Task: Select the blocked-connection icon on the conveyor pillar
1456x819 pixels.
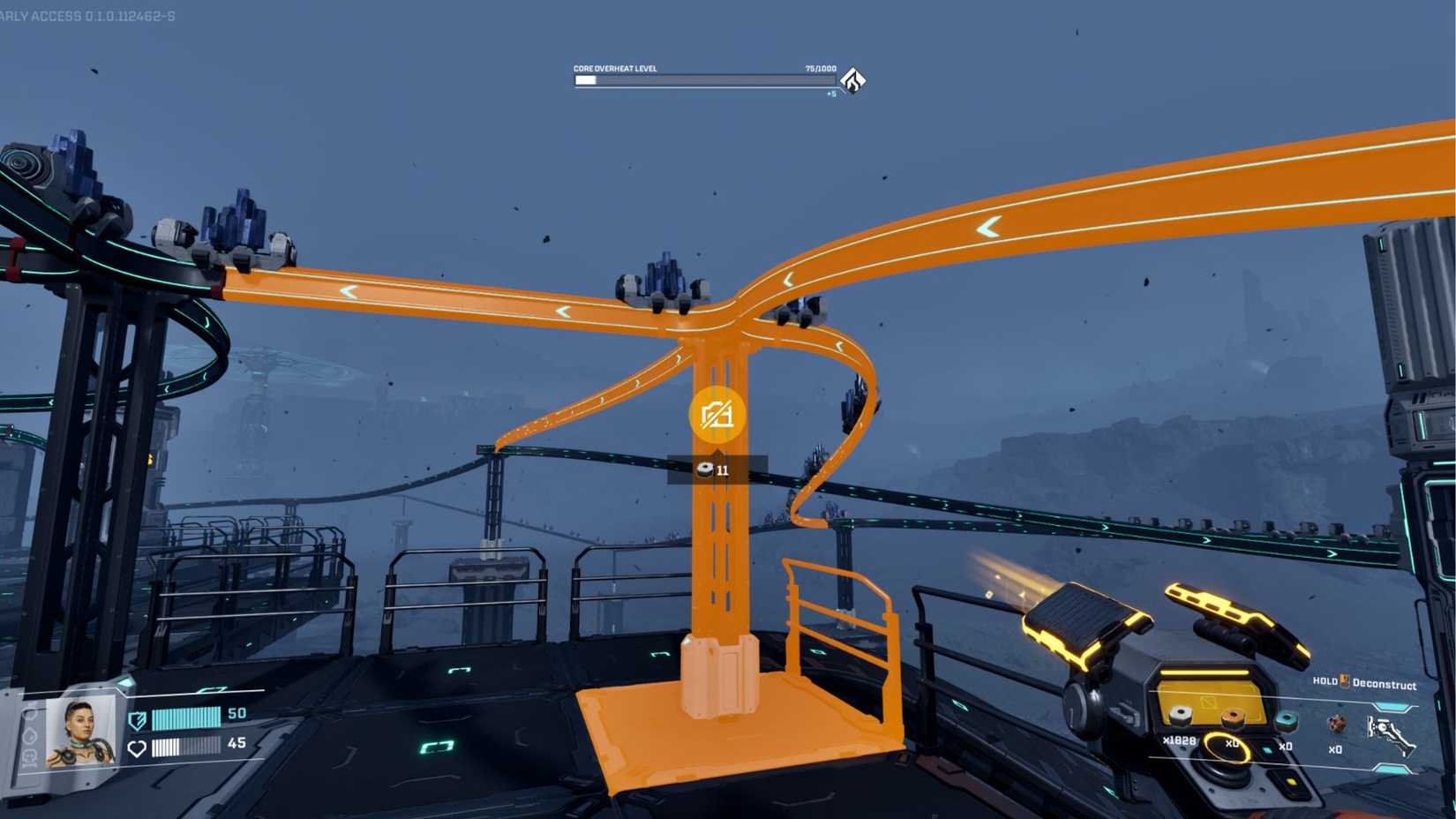Action: [x=717, y=412]
